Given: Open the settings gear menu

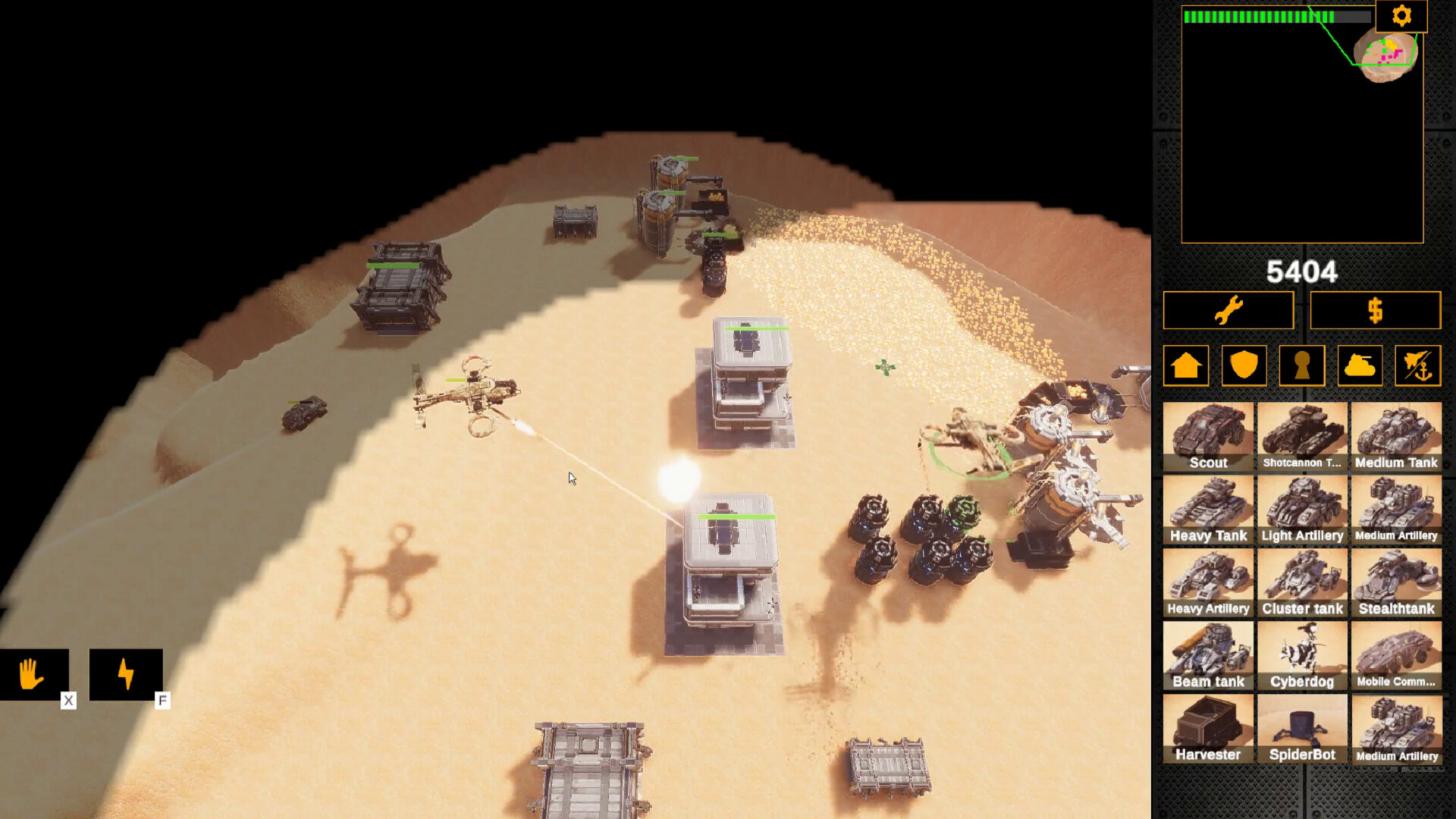Looking at the screenshot, I should coord(1401,15).
